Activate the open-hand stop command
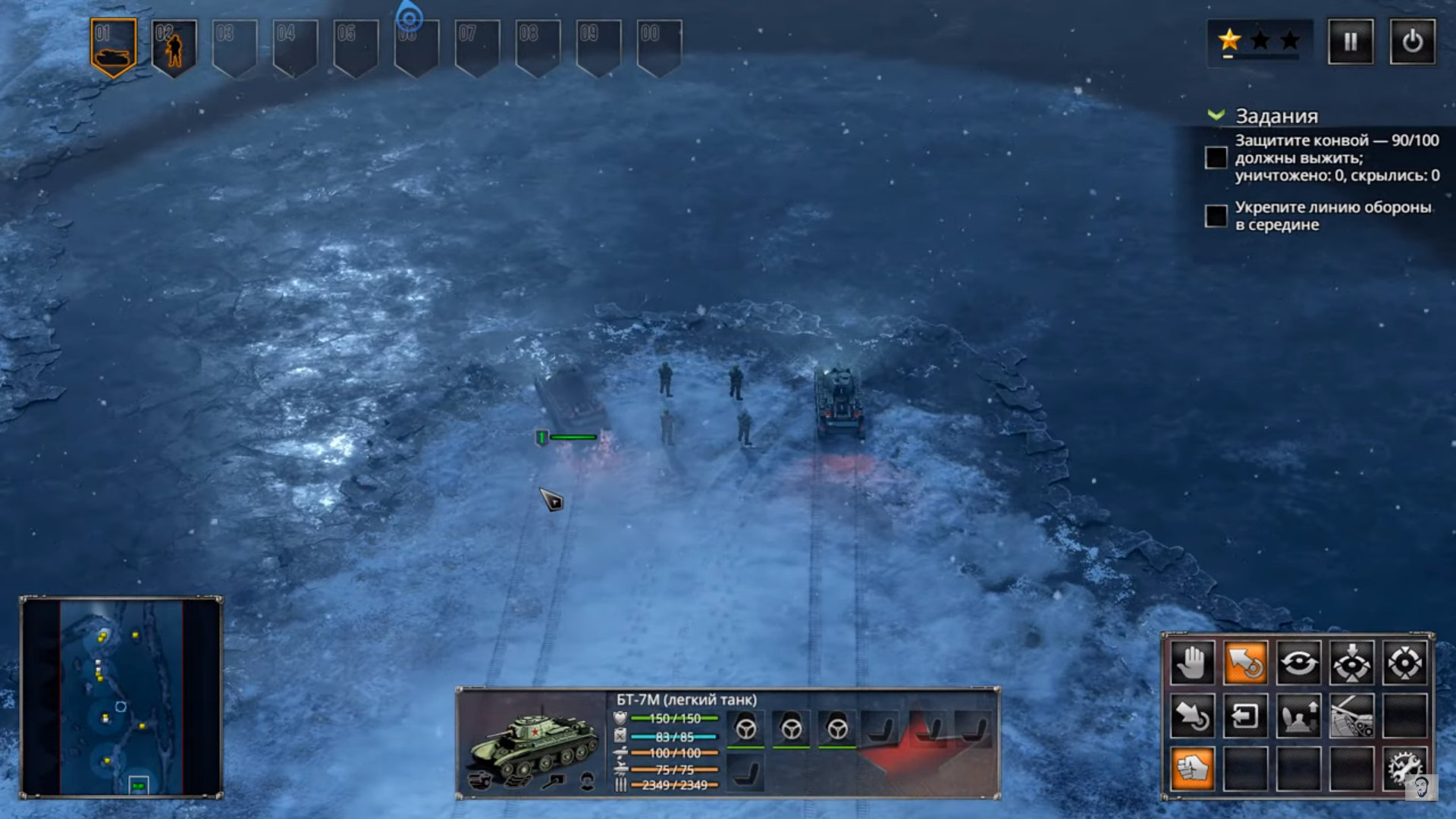1456x819 pixels. (1192, 663)
